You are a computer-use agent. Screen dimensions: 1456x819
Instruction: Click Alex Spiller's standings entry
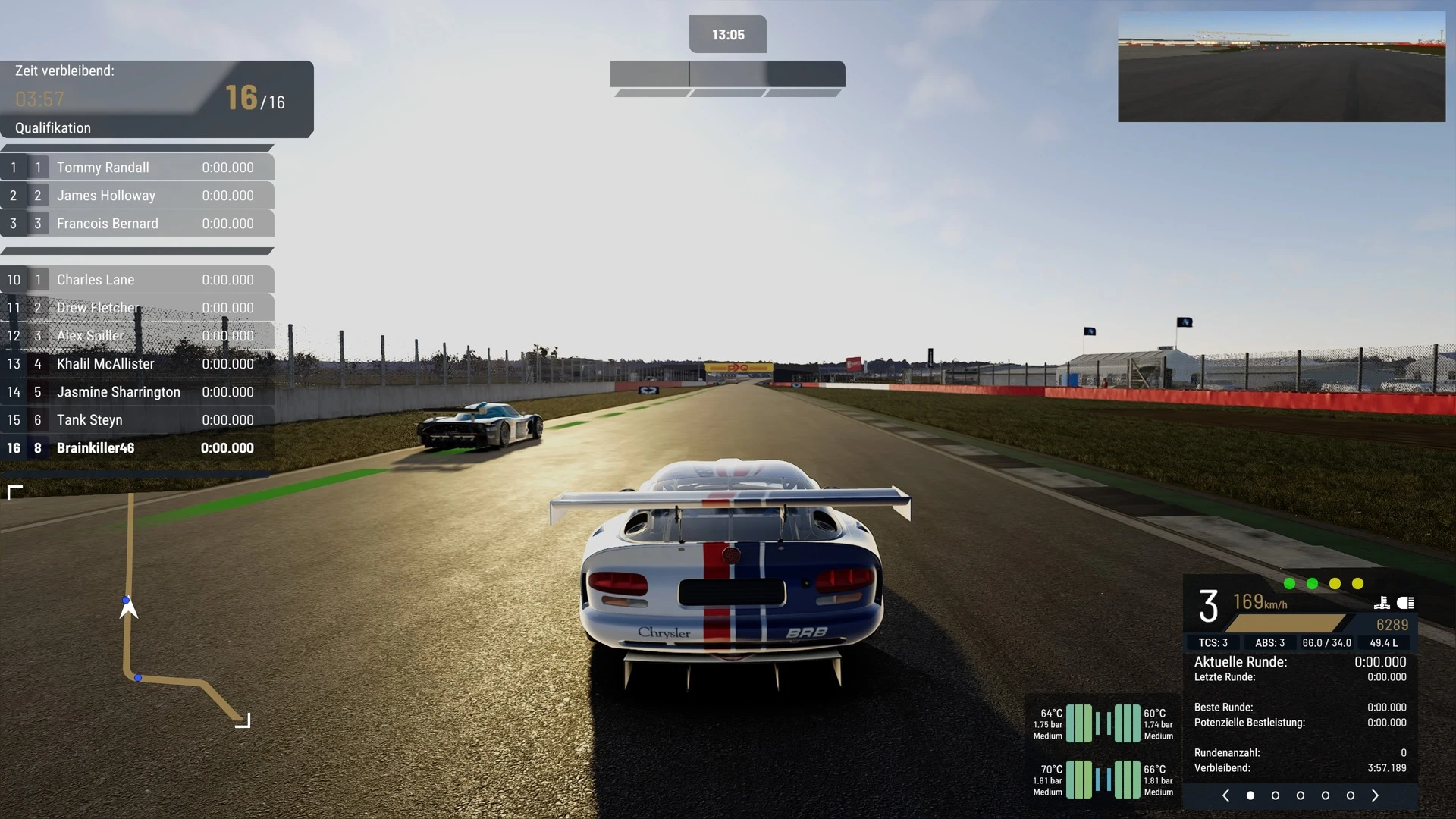point(137,336)
